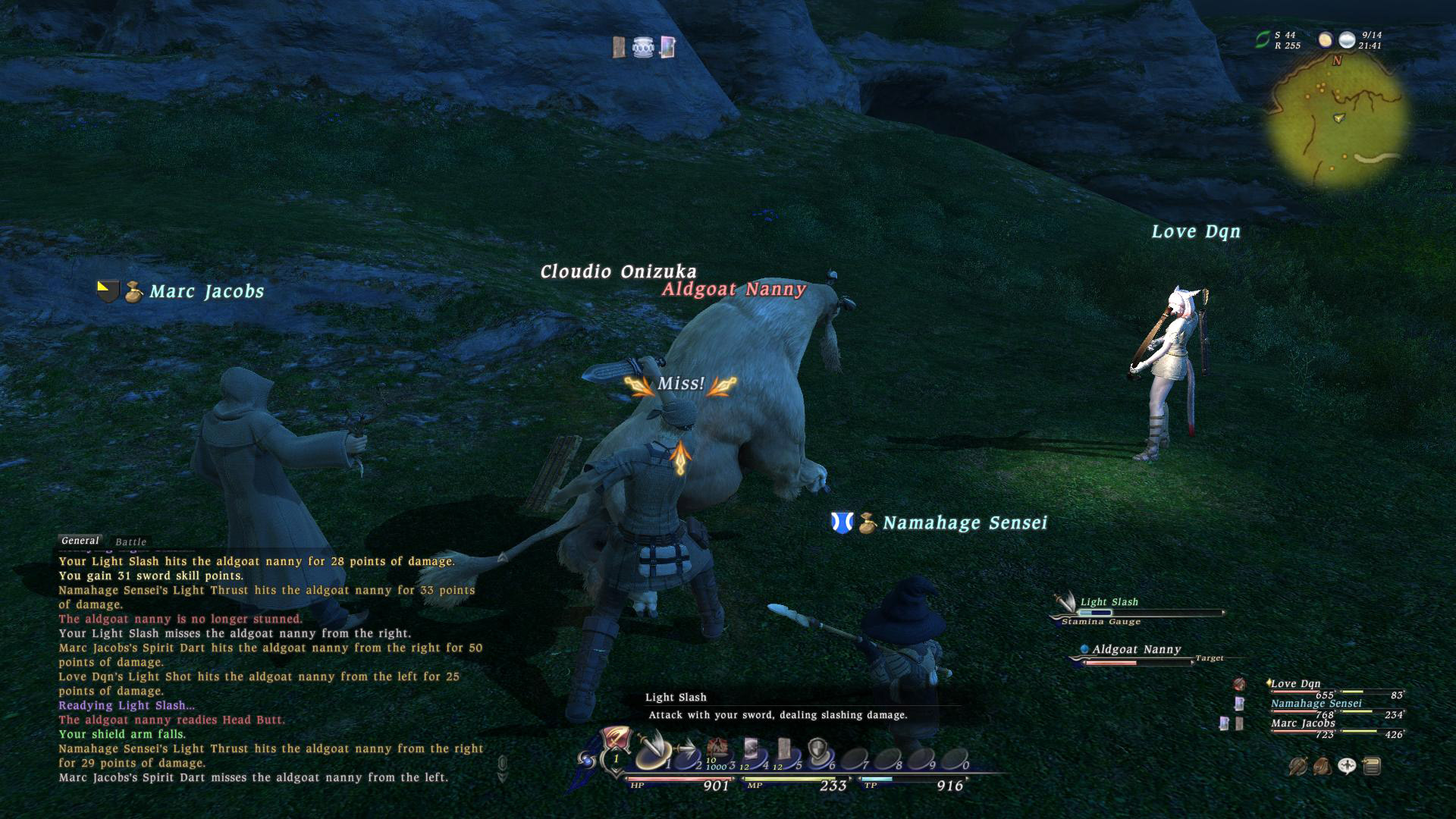Click the chat log scroll arrows

pos(502,768)
